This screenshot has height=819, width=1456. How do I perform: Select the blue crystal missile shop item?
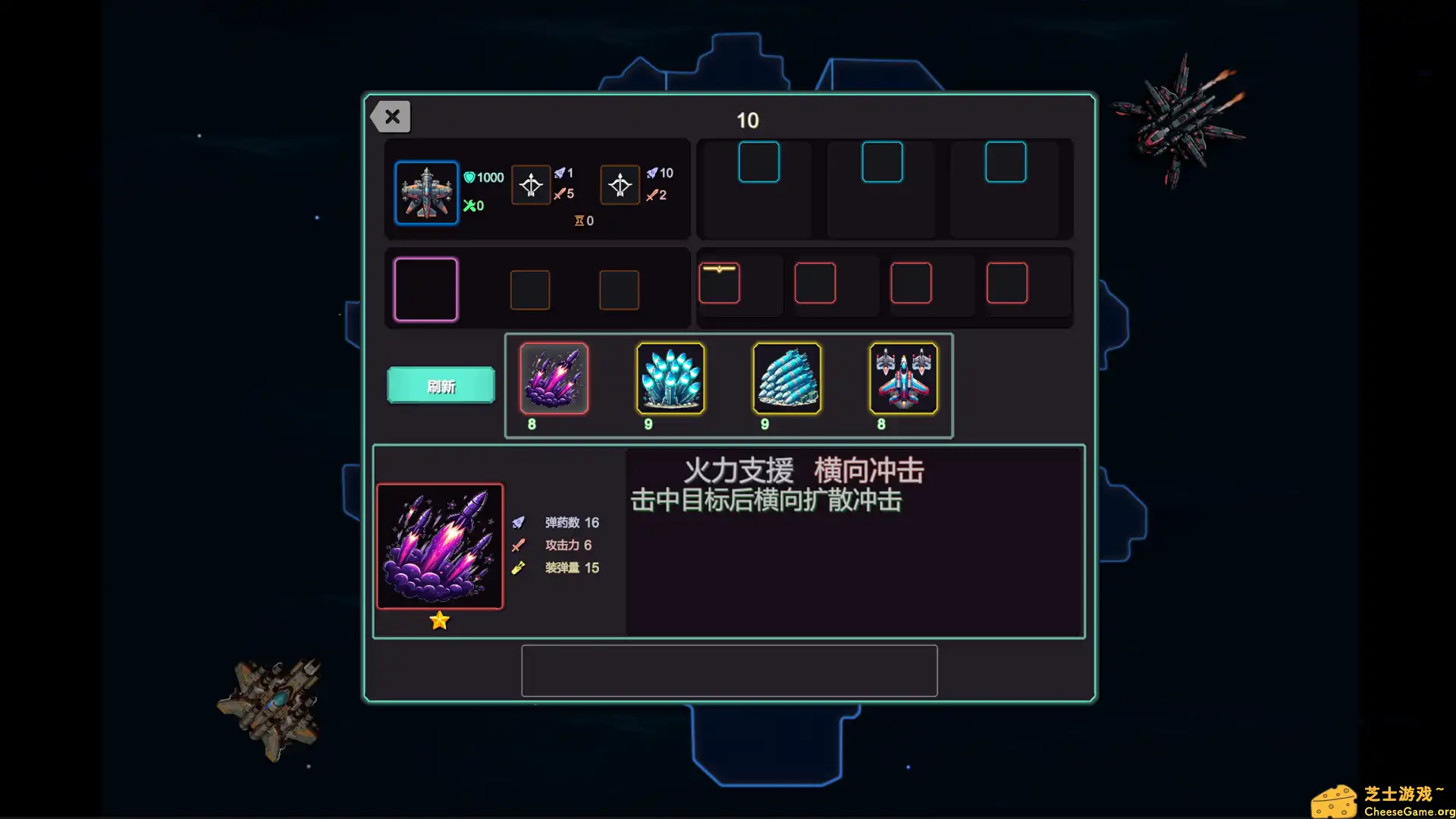point(670,379)
